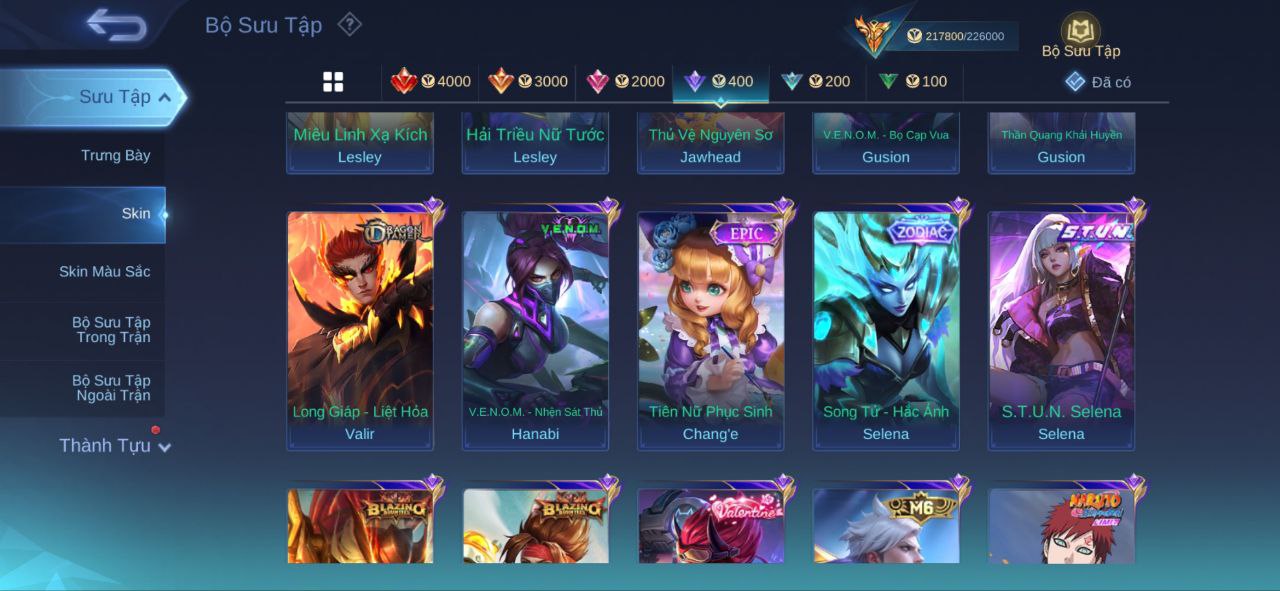
Task: Open the Bộ Sưu Tập book icon
Action: (x=1080, y=31)
